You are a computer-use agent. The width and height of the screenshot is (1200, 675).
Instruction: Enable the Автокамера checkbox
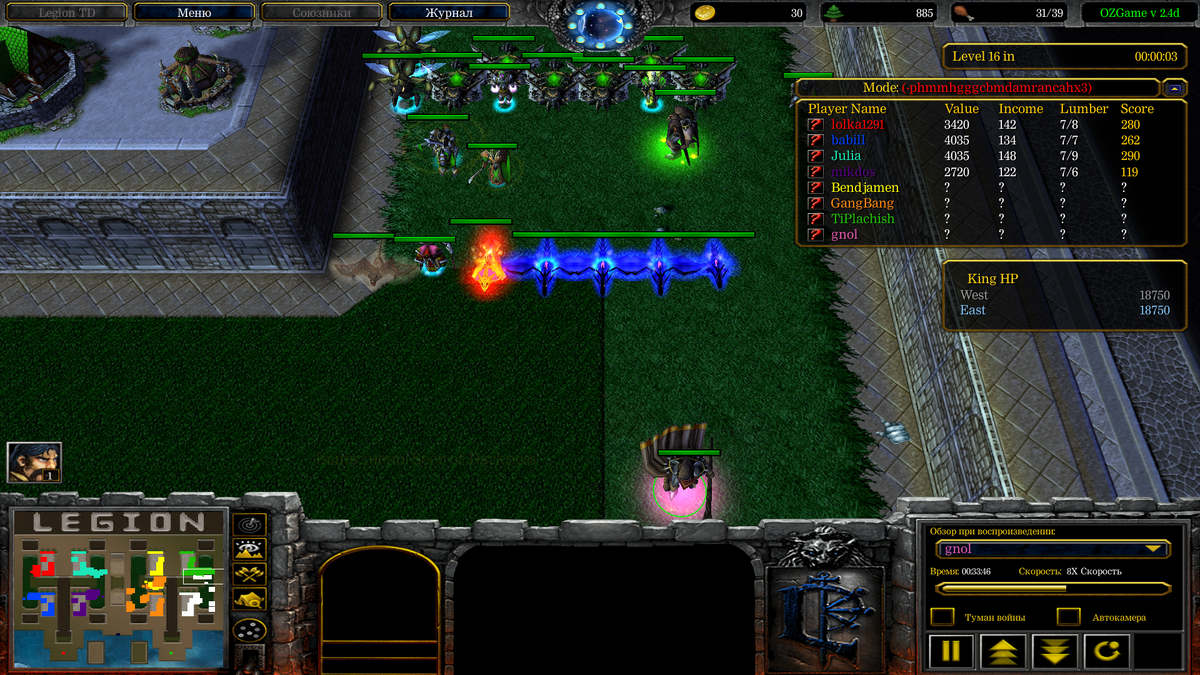click(x=1069, y=617)
